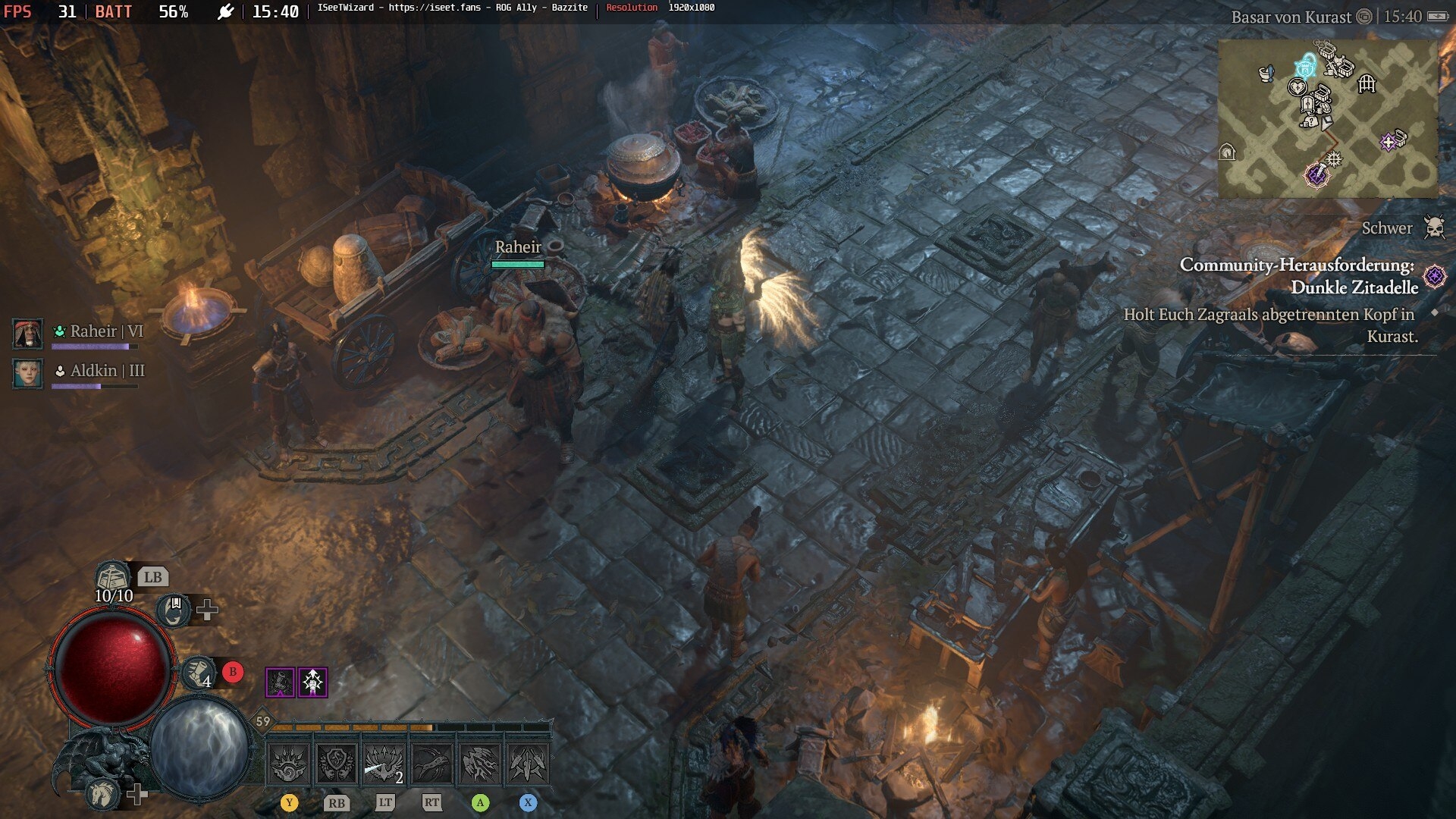
Task: Inspect the first purple buff icon
Action: pos(280,682)
